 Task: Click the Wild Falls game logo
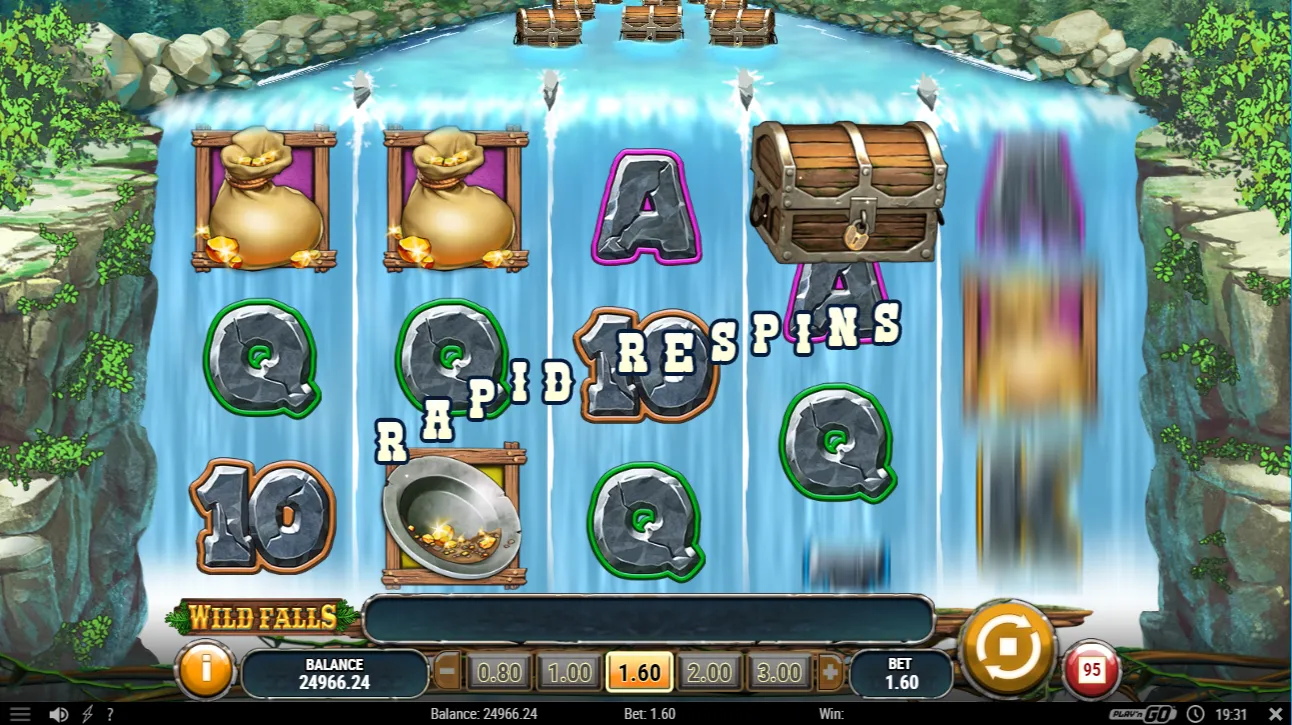tap(264, 618)
